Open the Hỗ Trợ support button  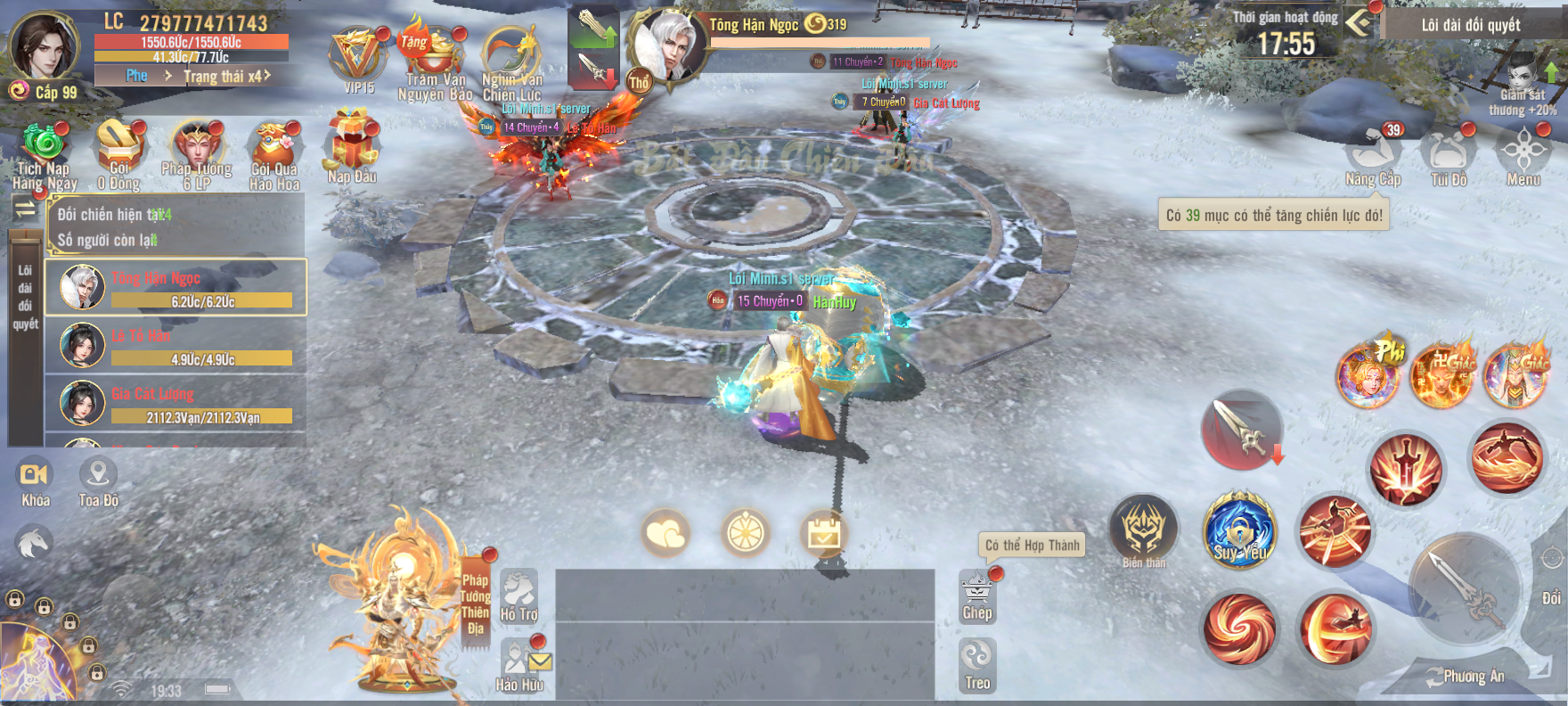point(519,595)
